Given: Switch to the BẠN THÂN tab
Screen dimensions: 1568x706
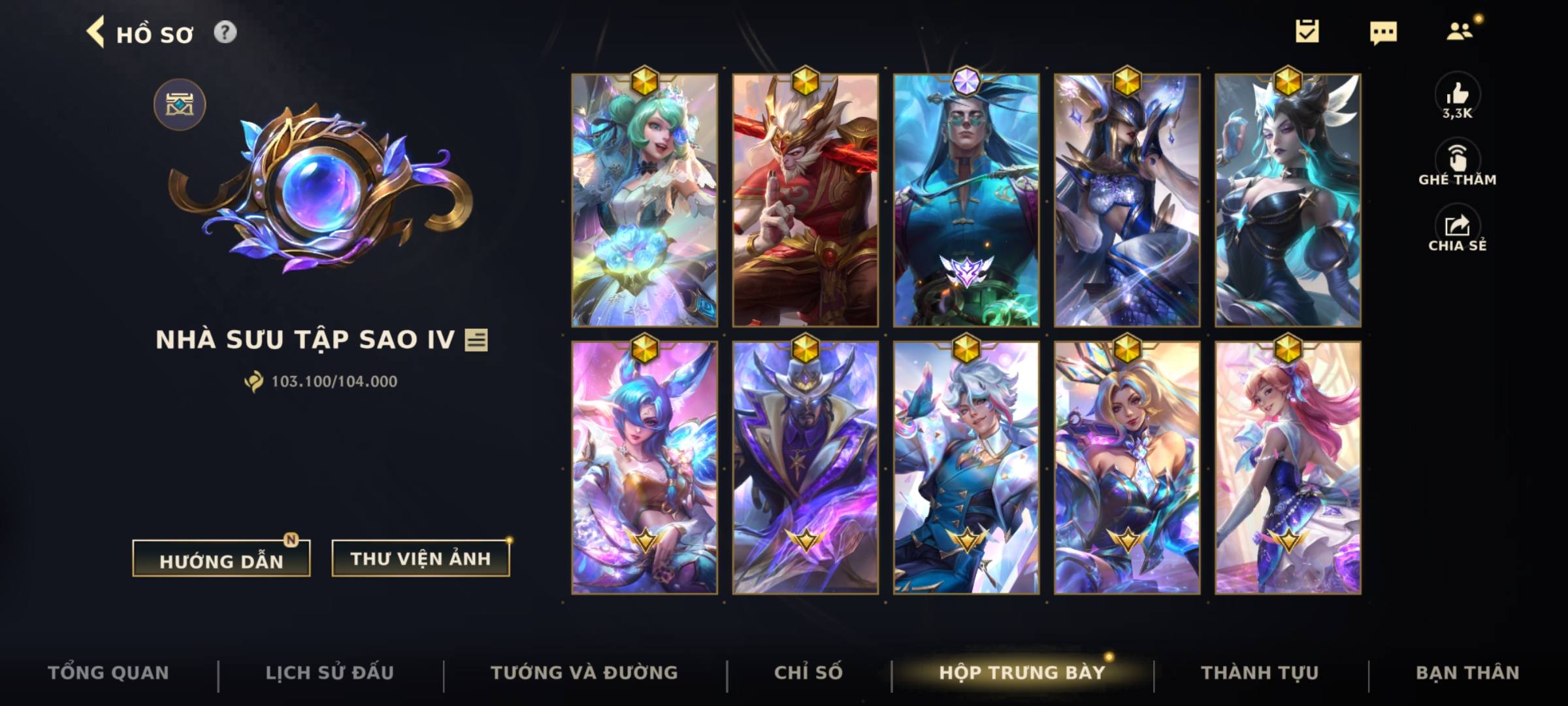Looking at the screenshot, I should pyautogui.click(x=1482, y=672).
